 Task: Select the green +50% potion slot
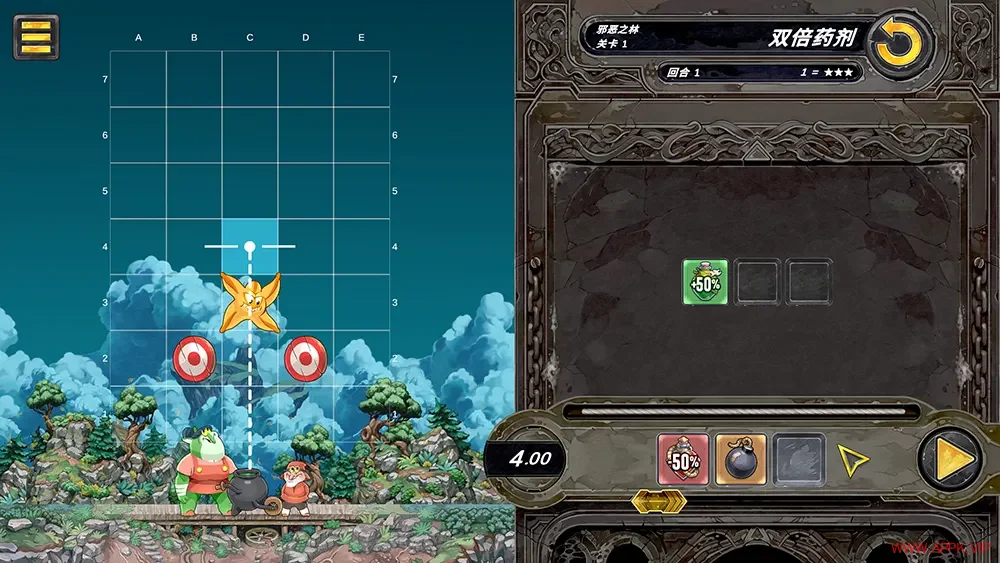[705, 282]
